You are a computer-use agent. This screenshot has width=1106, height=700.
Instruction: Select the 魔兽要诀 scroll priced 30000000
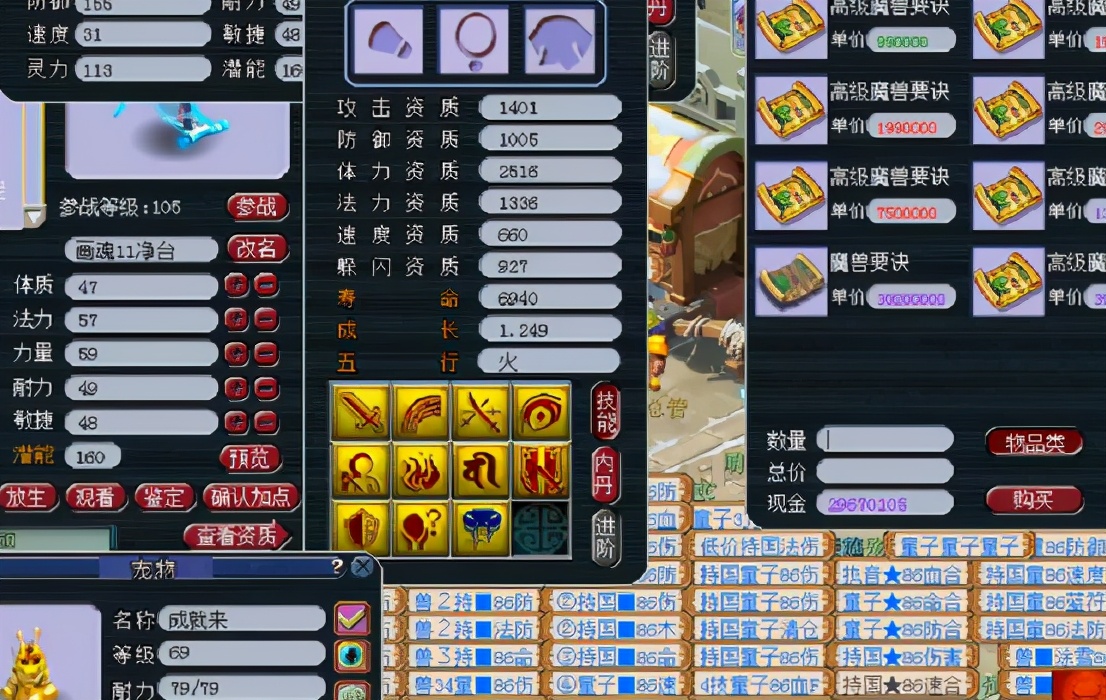point(791,282)
